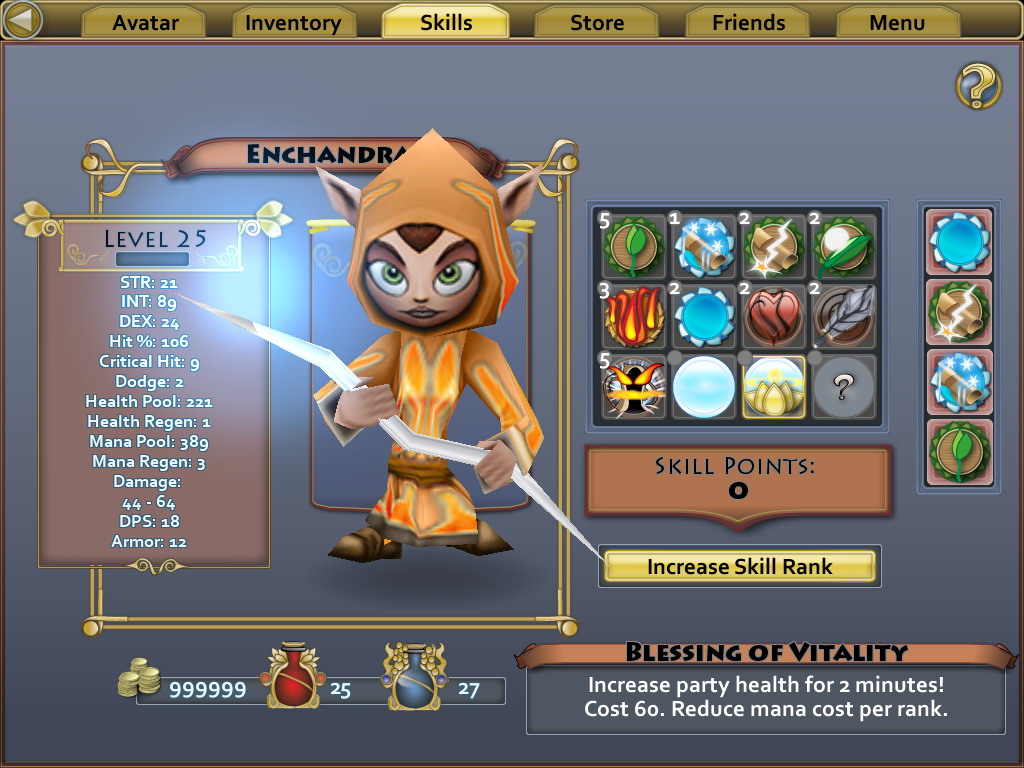Screen dimensions: 1024x768
Task: Show the Friends tab
Action: [749, 22]
